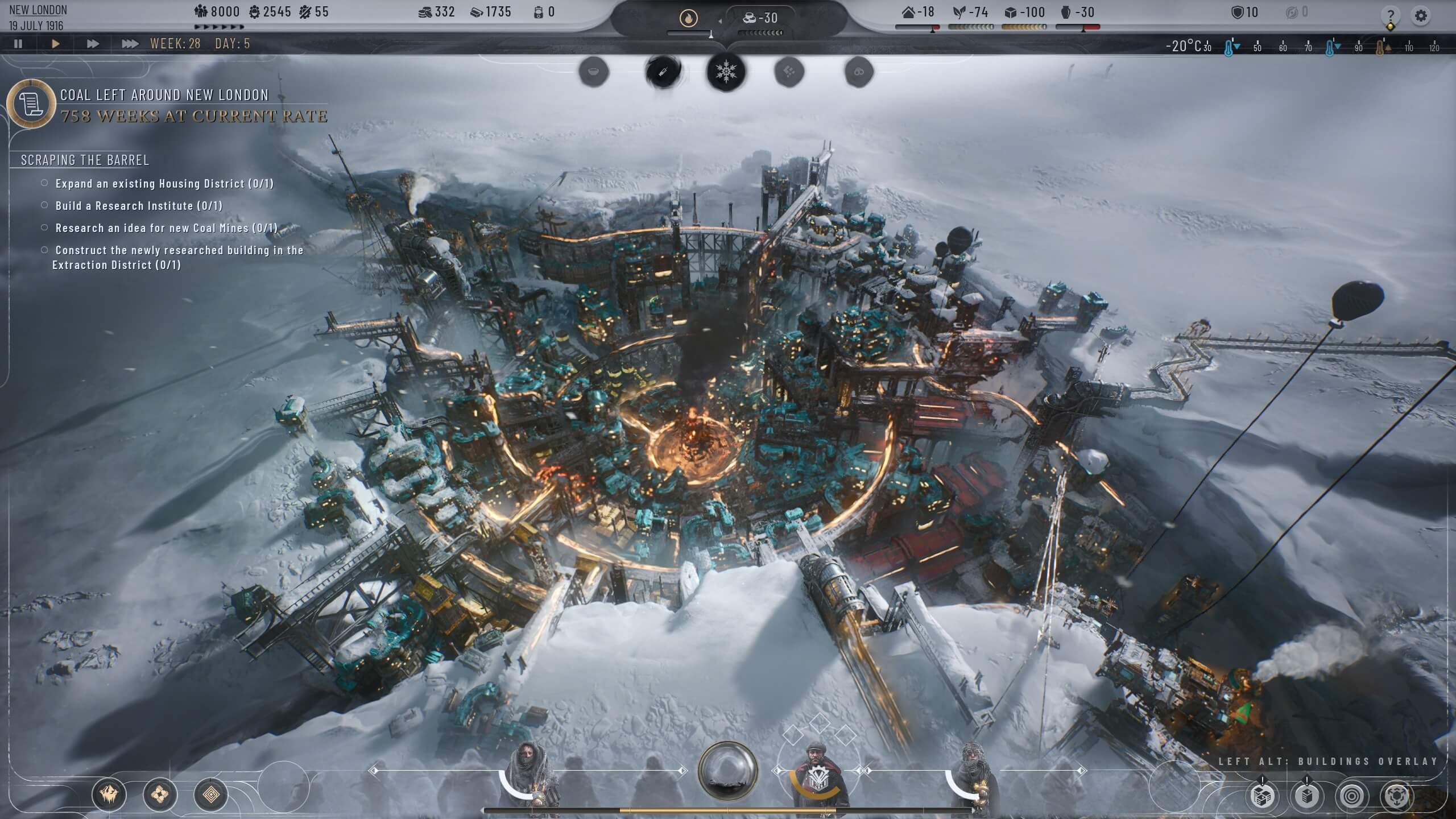Open the concentric squares icon button
The width and height of the screenshot is (1456, 819).
(x=210, y=794)
